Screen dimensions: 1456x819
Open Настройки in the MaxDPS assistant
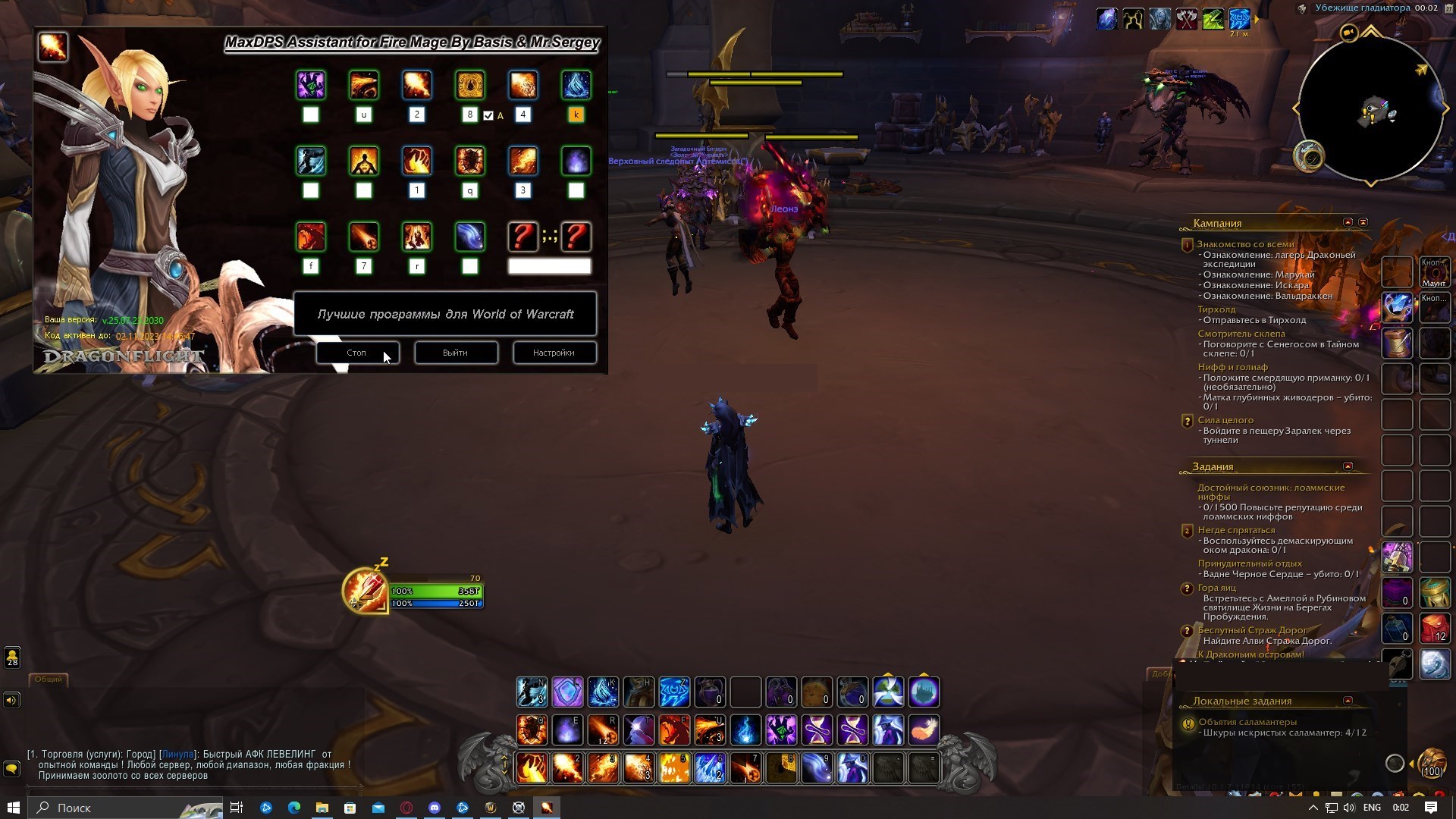(554, 353)
